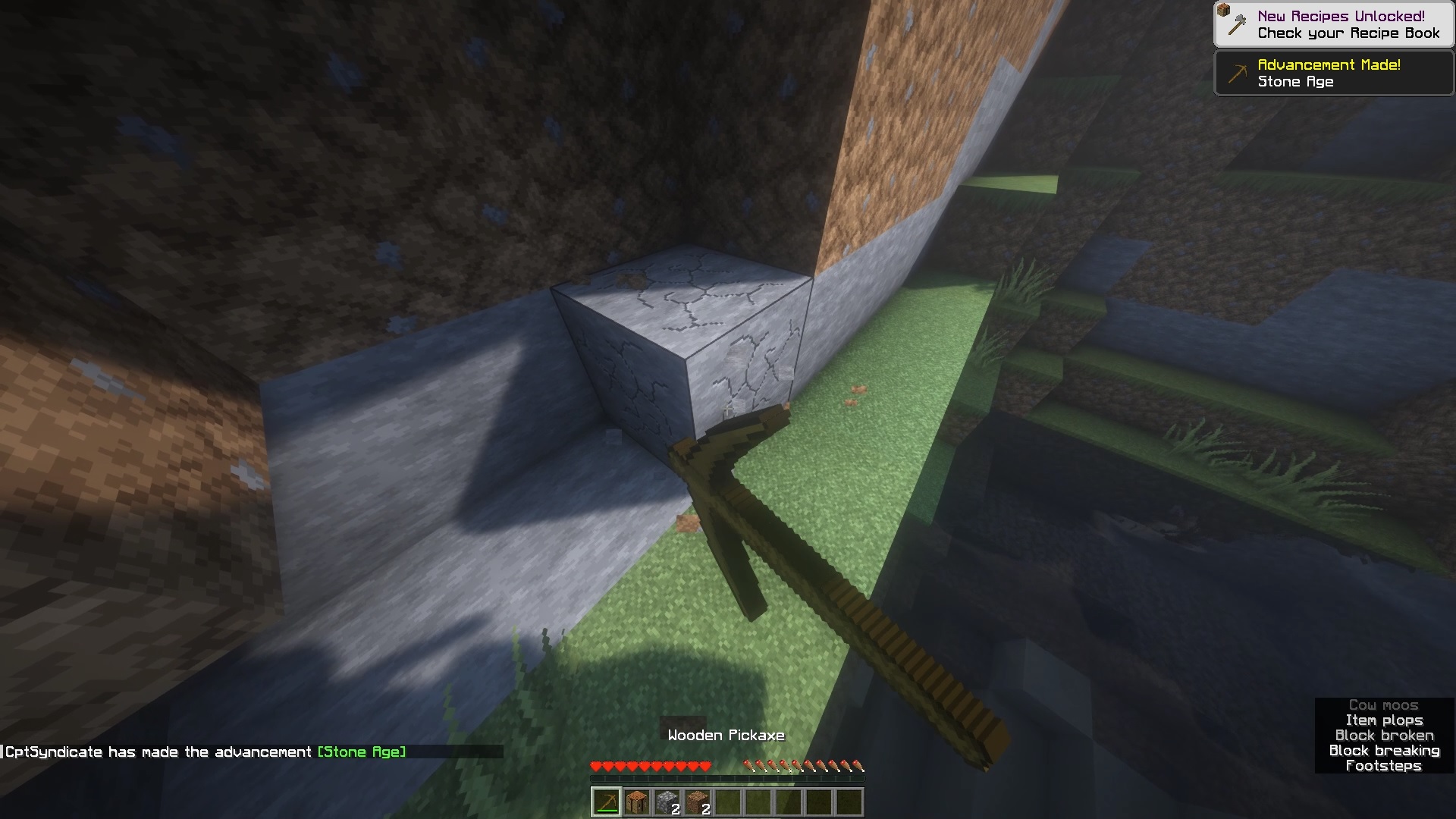Click the last drumstick in the hunger bar

858,766
